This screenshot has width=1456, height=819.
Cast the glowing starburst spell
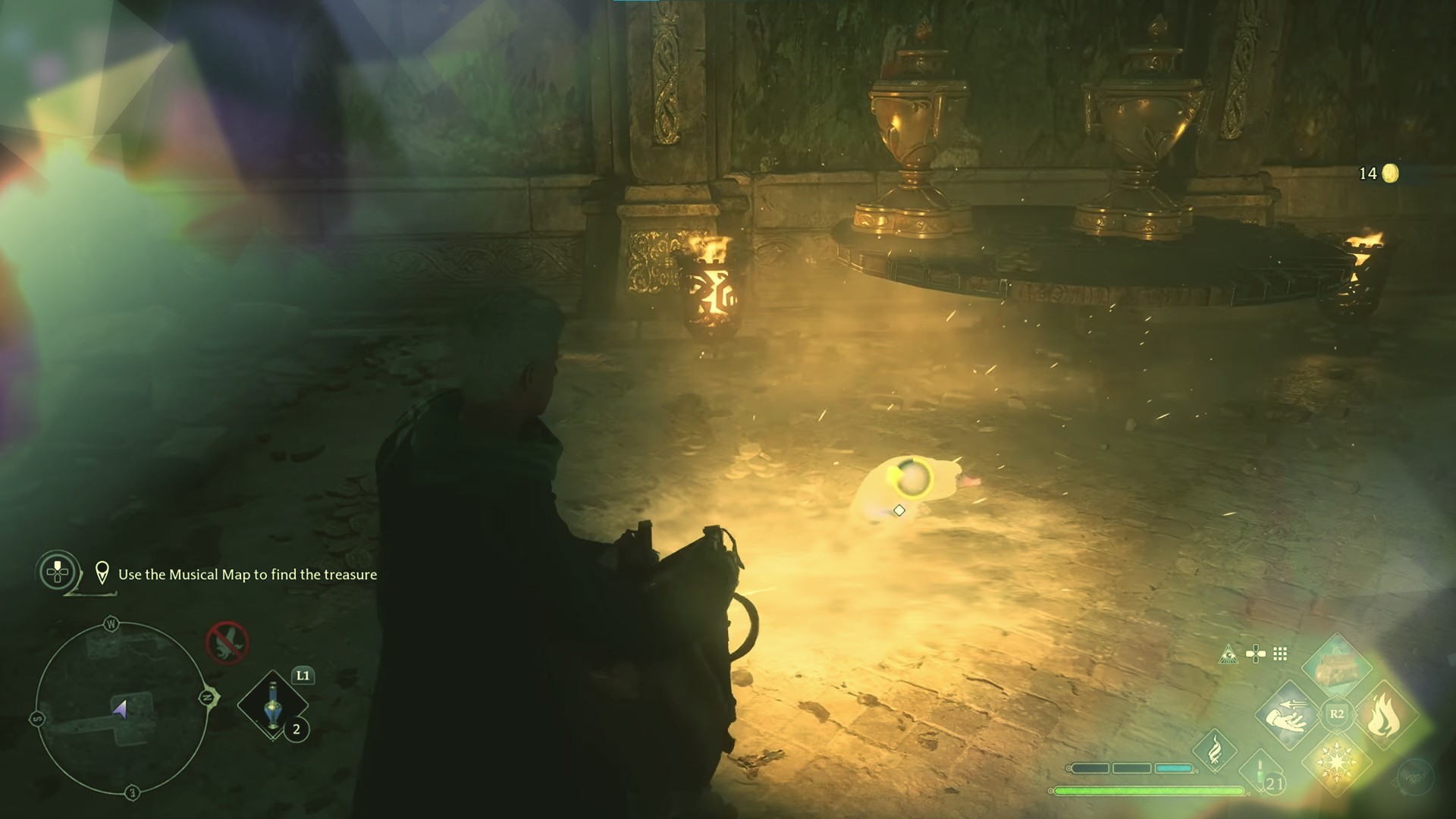pyautogui.click(x=1336, y=762)
